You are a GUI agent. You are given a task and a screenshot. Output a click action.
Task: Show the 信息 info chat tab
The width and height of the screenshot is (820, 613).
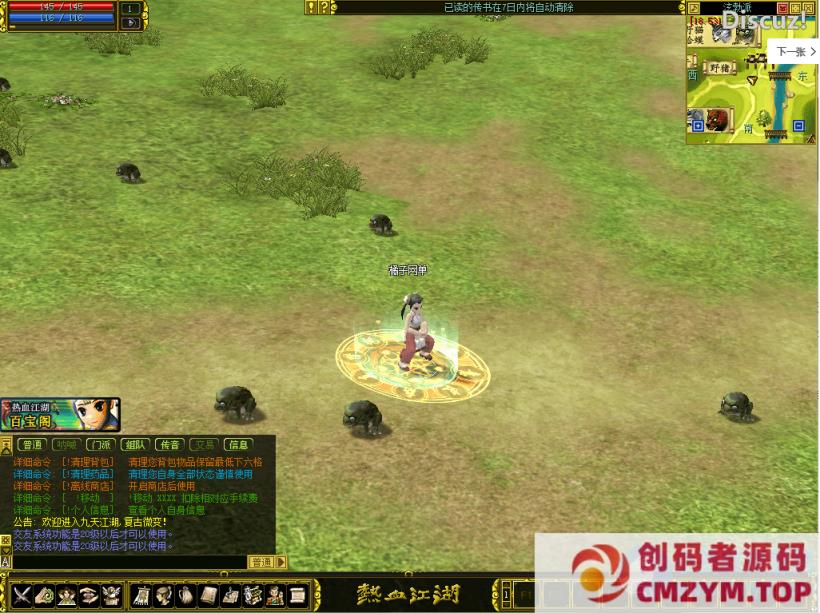click(238, 444)
